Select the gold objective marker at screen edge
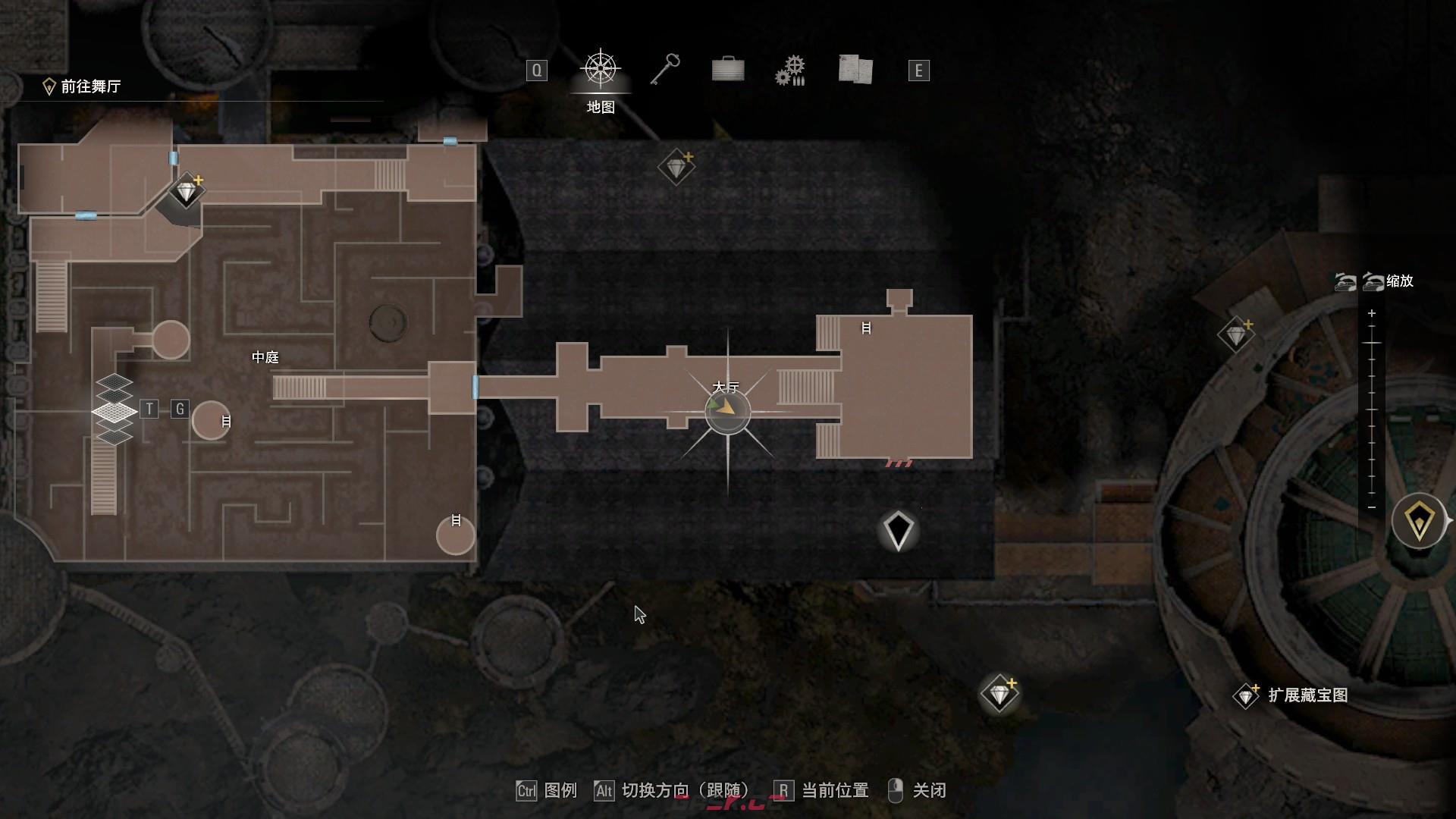 (x=1419, y=521)
